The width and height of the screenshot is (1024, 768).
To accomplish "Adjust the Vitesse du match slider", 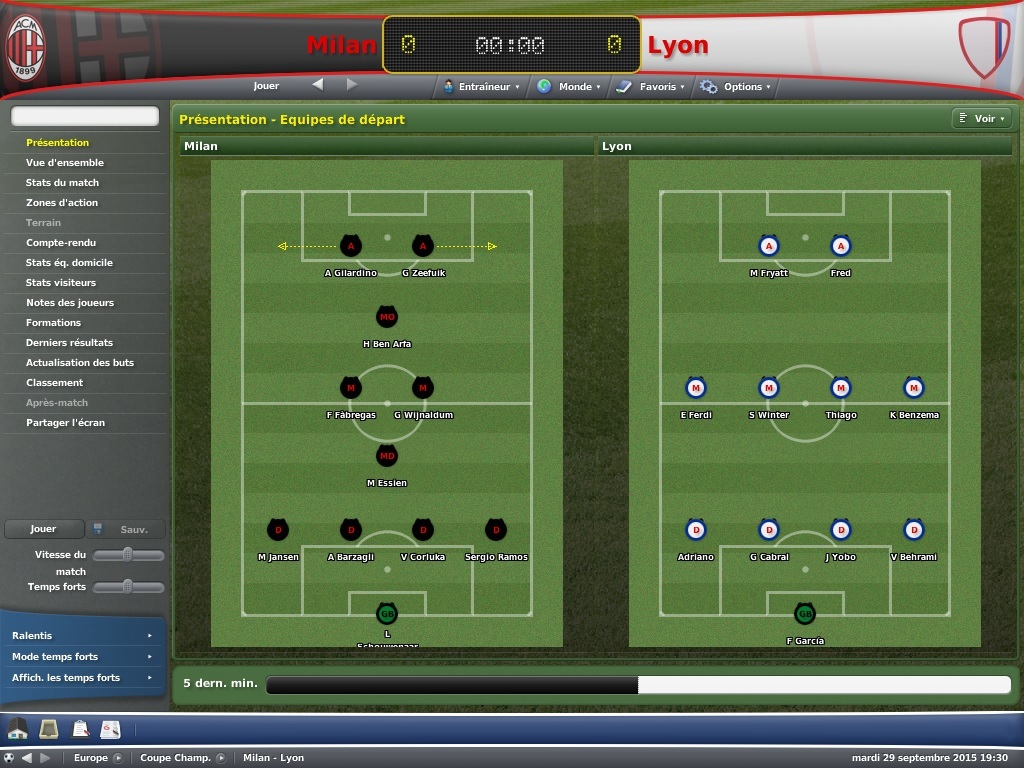I will [128, 554].
